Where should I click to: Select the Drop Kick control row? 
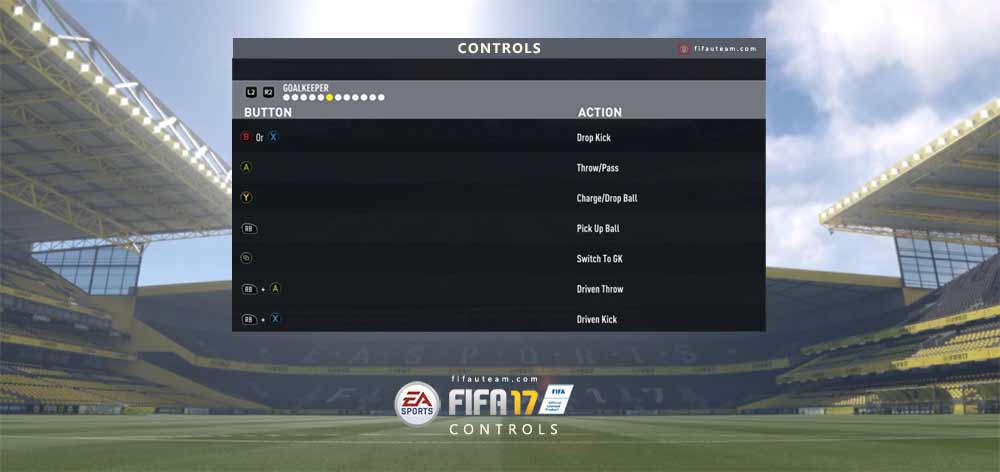click(x=499, y=137)
